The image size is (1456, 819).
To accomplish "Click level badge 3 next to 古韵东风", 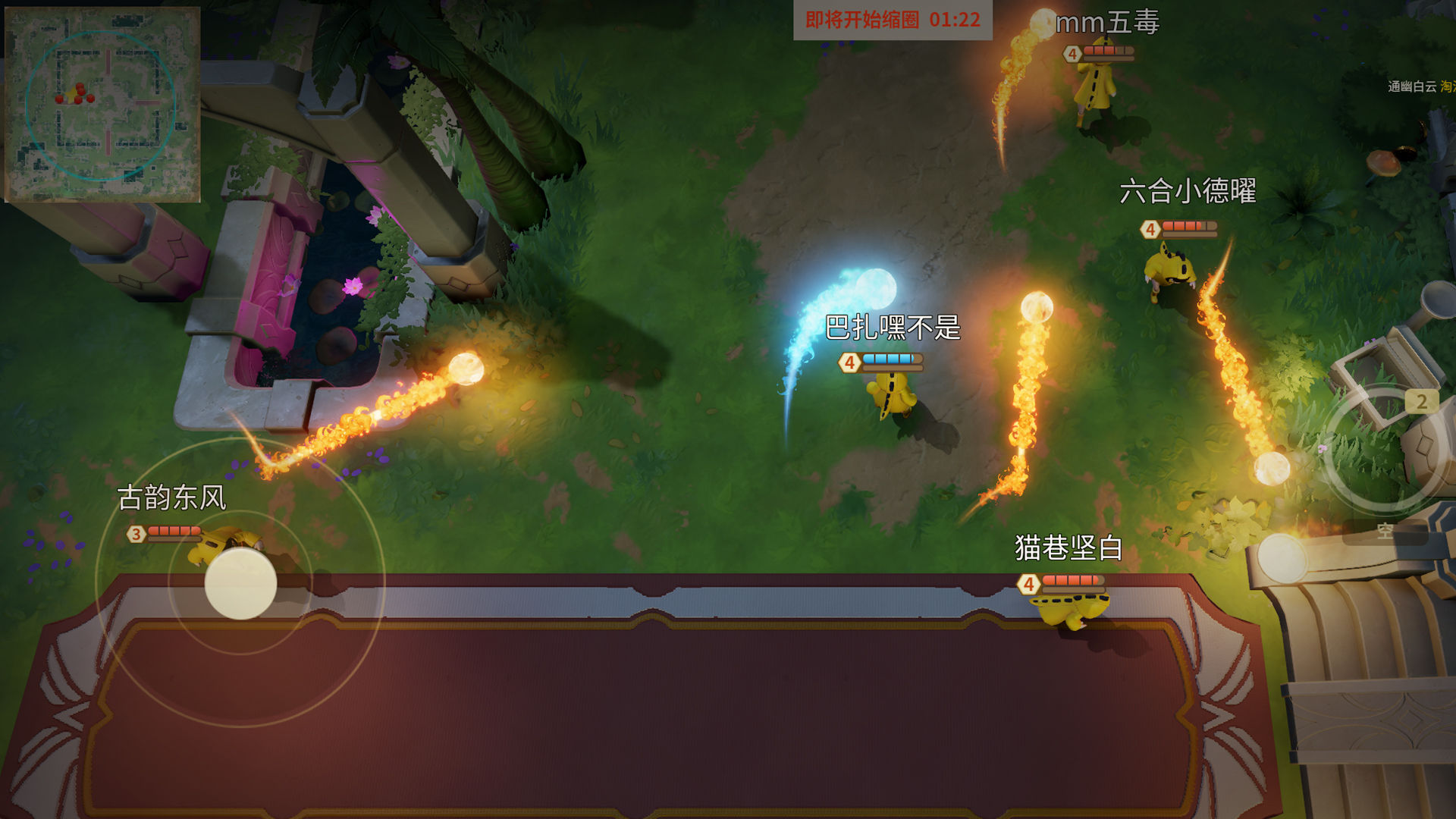I will tap(135, 534).
